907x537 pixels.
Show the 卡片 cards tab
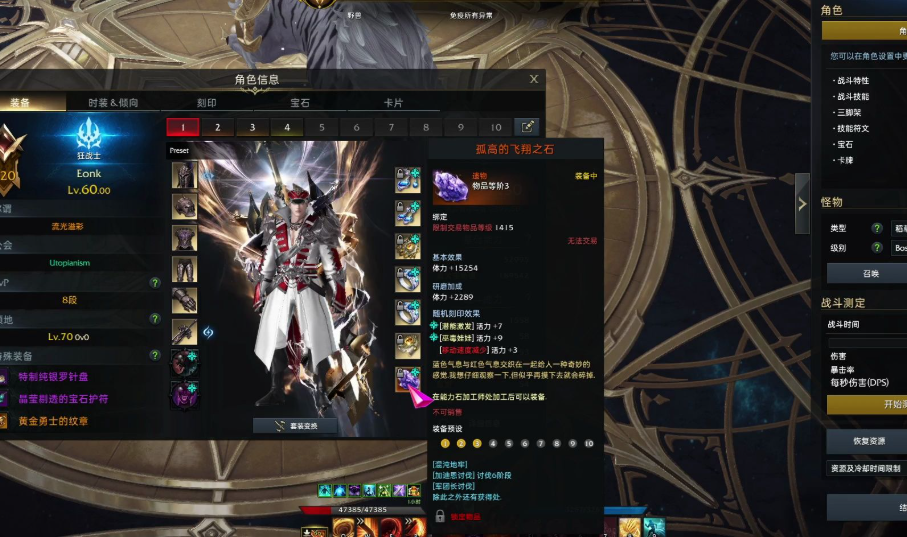393,102
